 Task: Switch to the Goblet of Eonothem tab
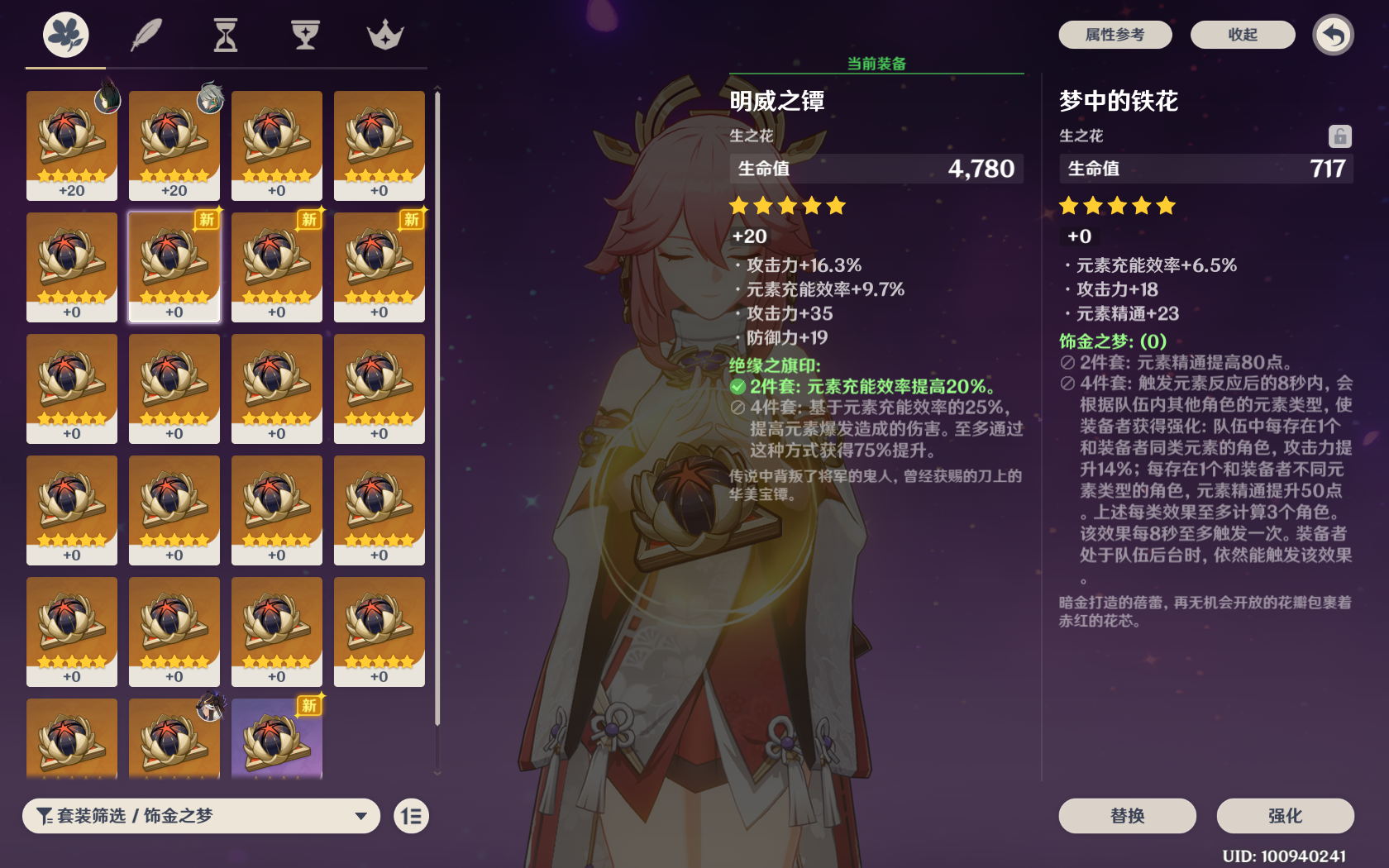click(305, 36)
